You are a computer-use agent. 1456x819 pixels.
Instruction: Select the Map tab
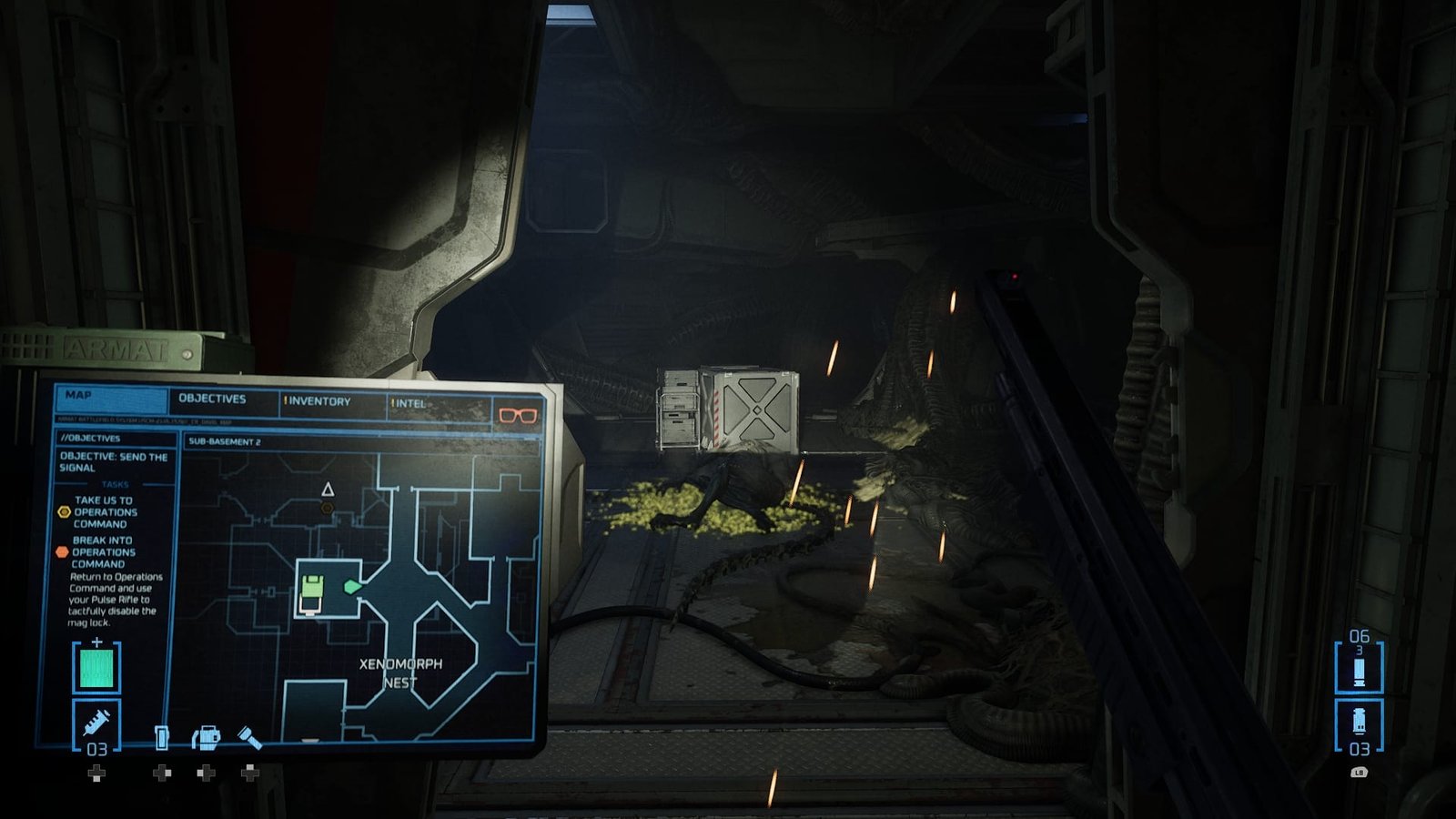pos(79,395)
